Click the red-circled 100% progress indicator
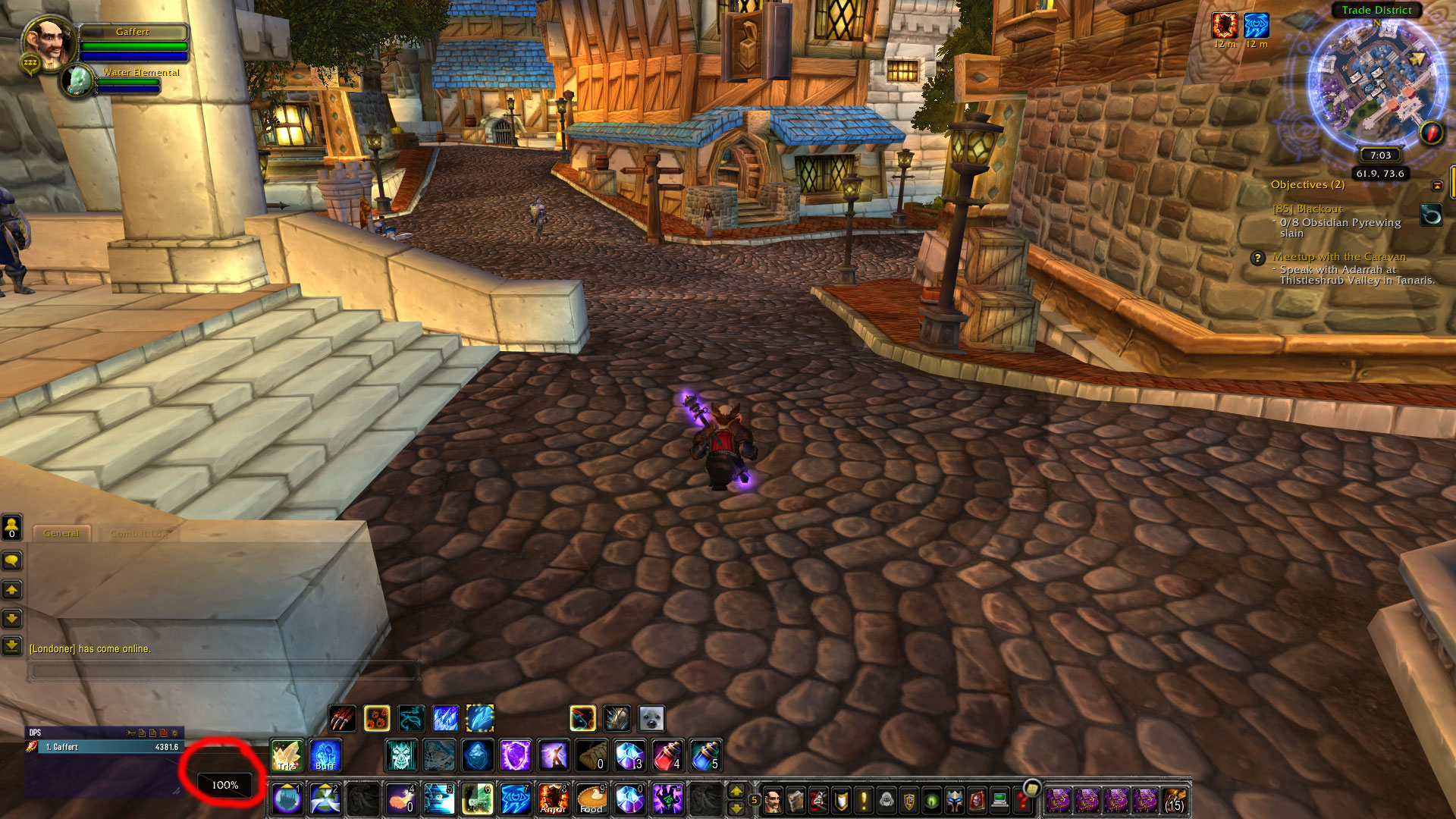The height and width of the screenshot is (819, 1456). tap(224, 786)
